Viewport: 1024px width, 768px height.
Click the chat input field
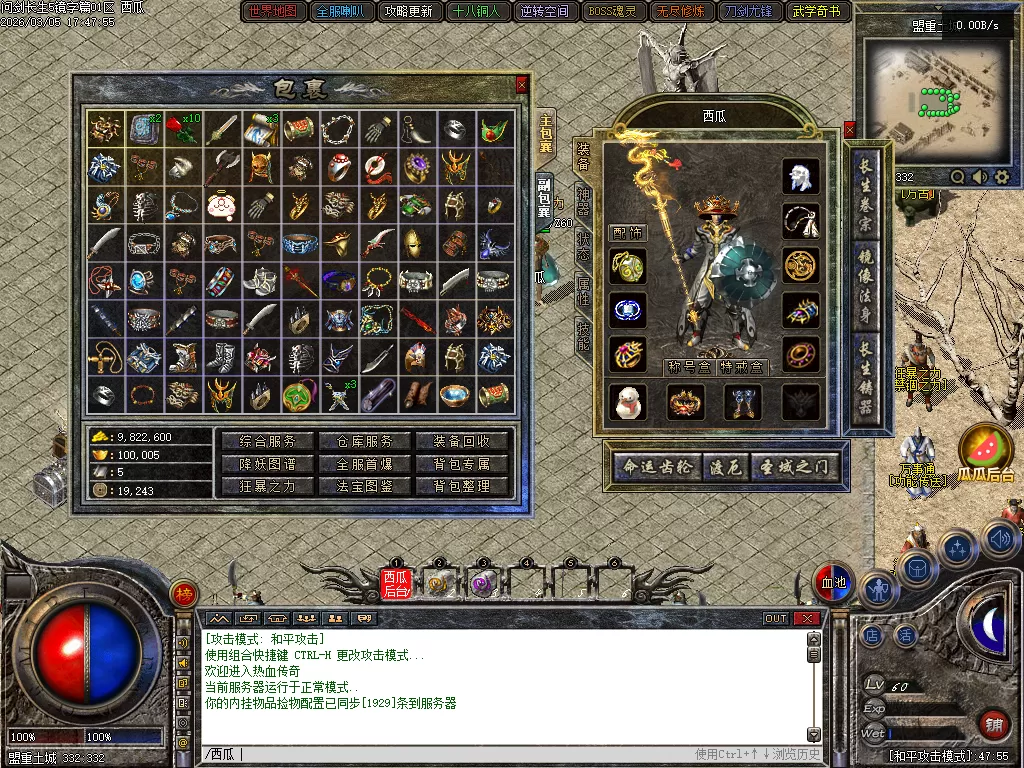450,754
